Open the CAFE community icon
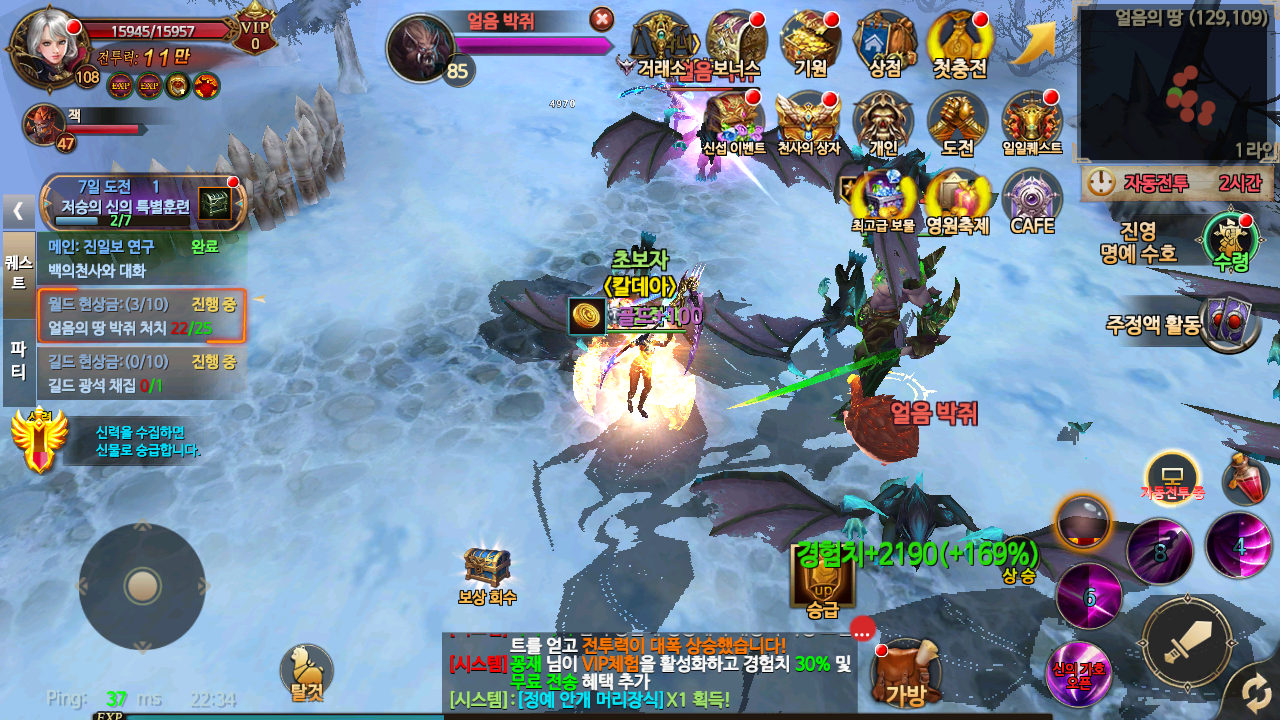 (x=1032, y=200)
